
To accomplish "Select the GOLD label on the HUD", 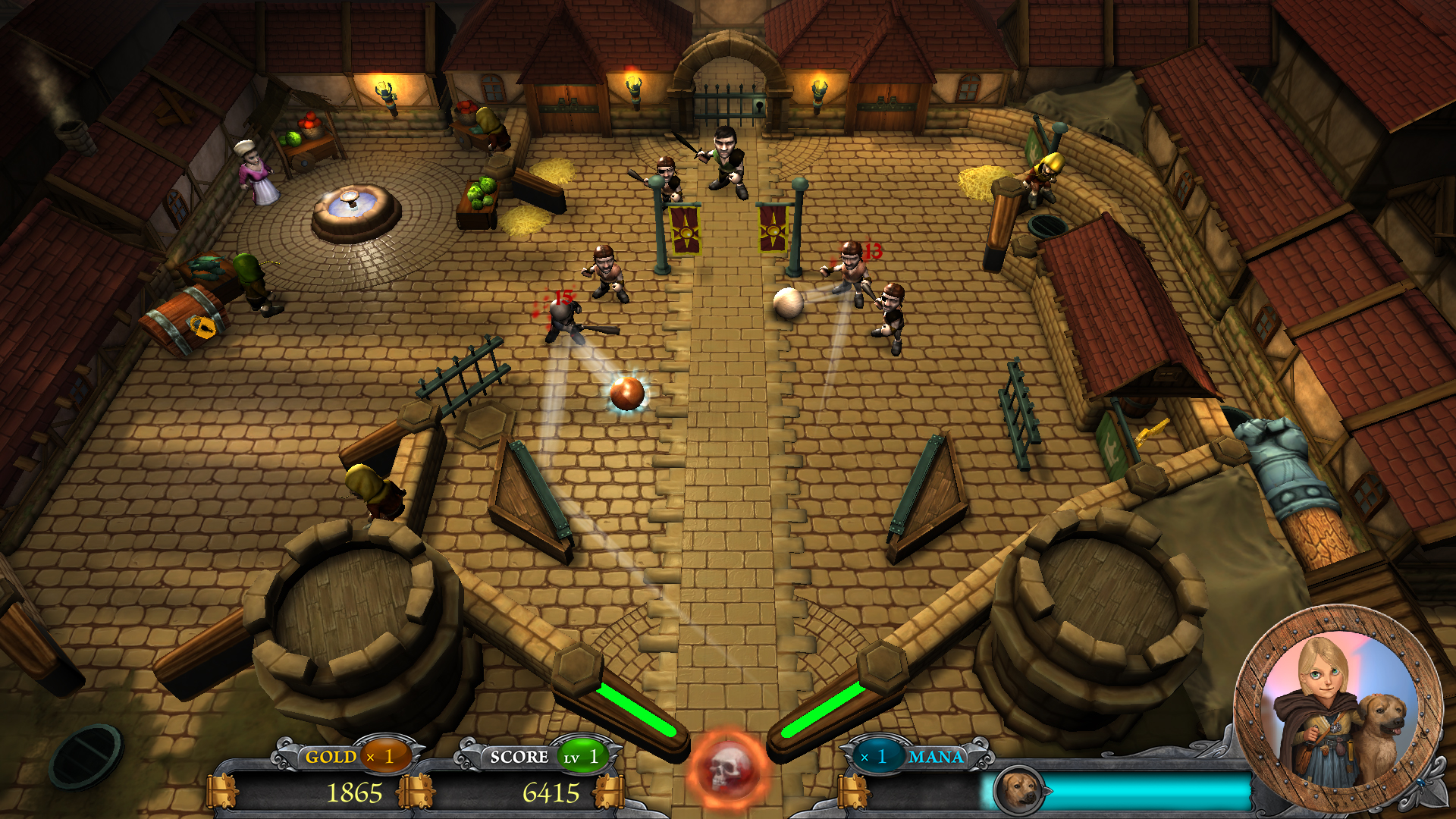I will tap(329, 756).
